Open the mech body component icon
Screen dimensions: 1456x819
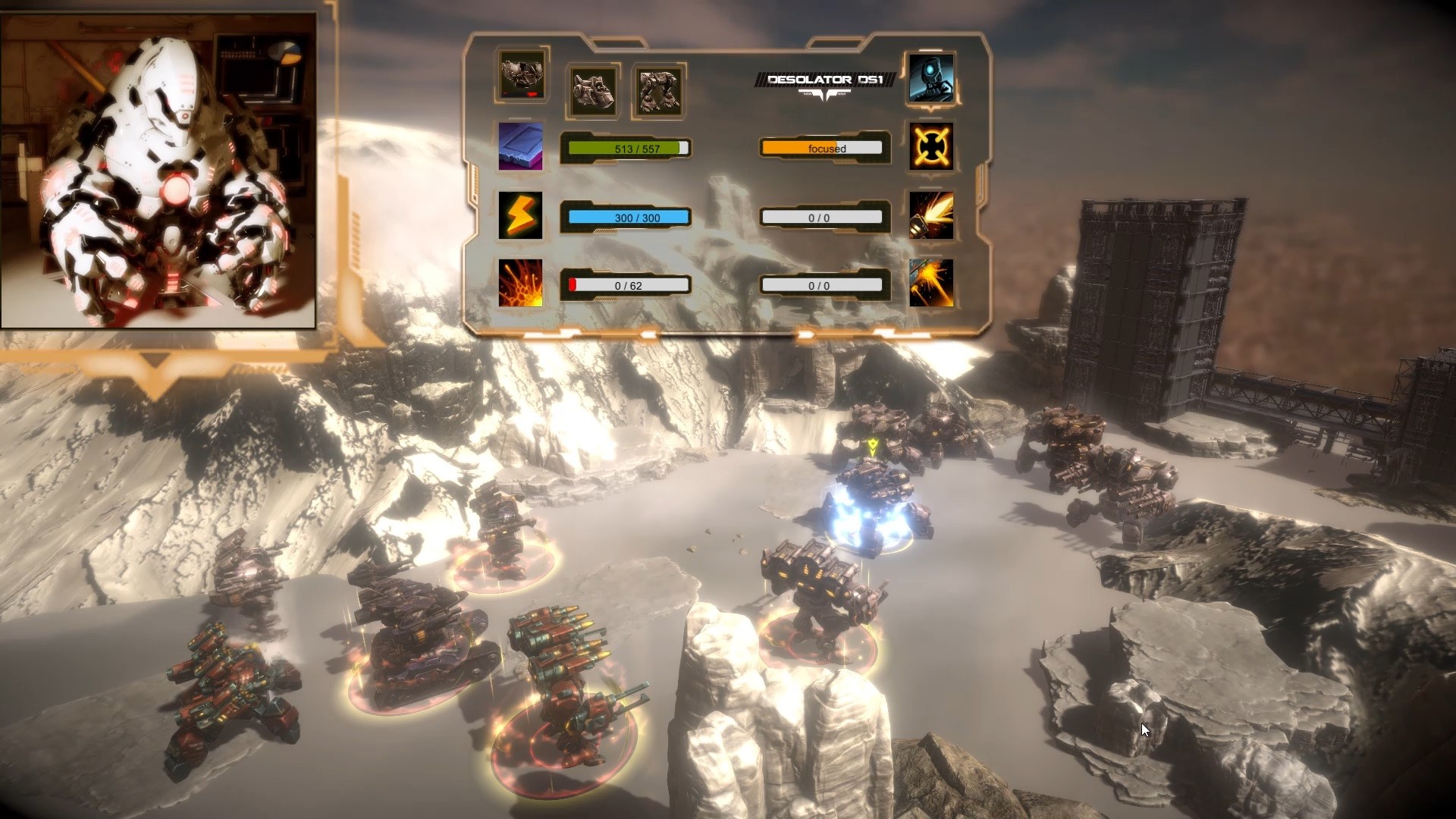[659, 89]
